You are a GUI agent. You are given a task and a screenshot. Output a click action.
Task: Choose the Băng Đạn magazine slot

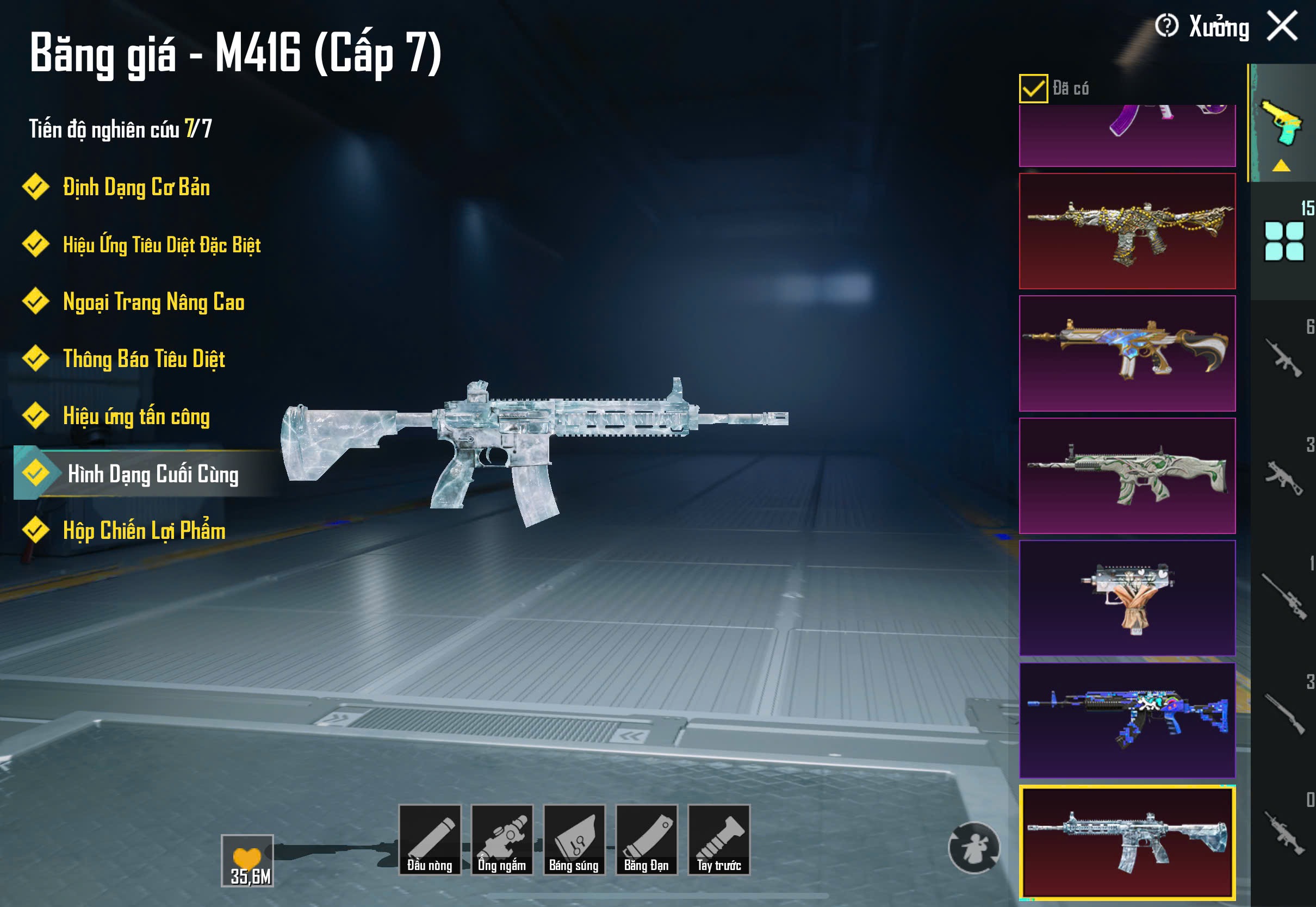pyautogui.click(x=647, y=840)
